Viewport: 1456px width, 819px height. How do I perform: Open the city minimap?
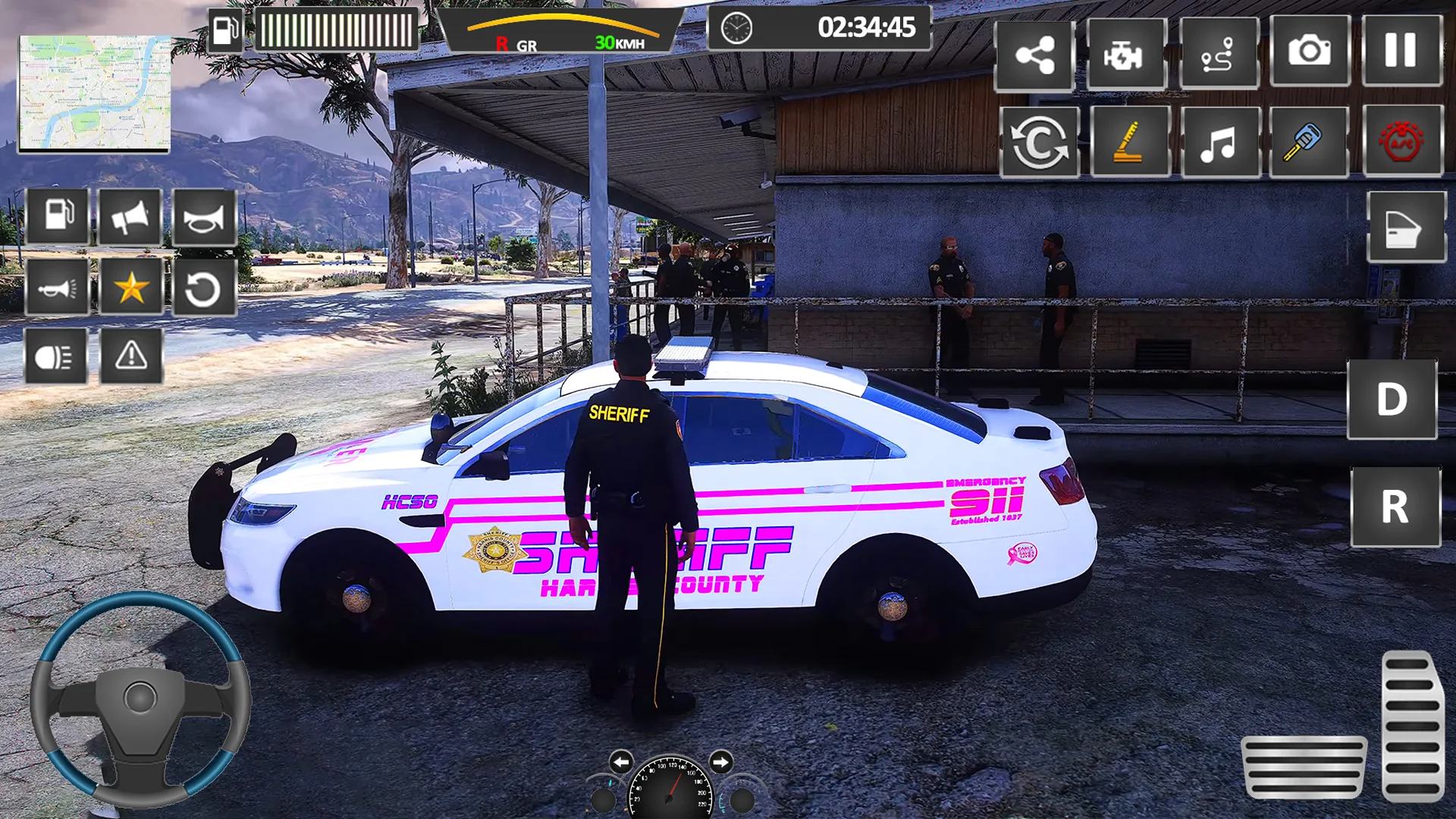click(x=94, y=93)
